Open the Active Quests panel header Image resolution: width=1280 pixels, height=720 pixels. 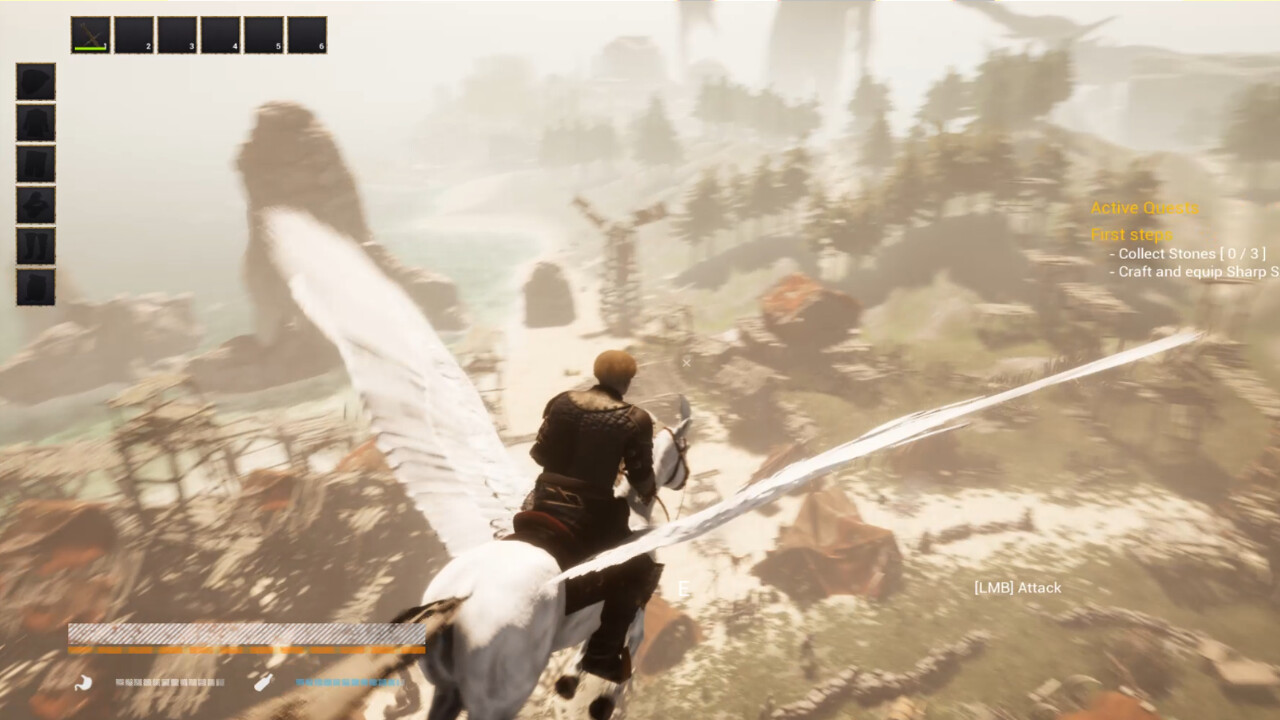tap(1144, 208)
